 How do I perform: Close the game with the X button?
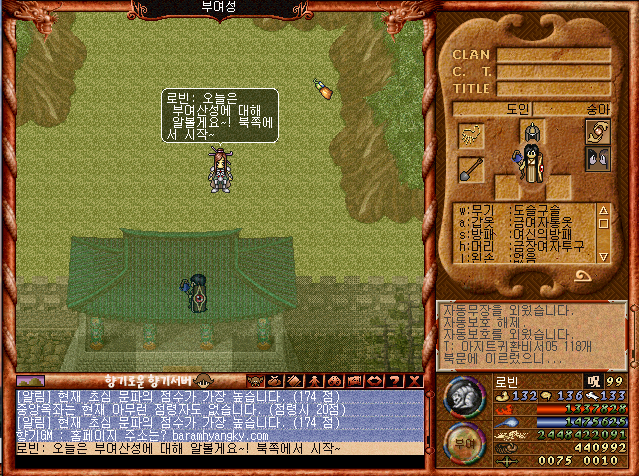click(415, 380)
